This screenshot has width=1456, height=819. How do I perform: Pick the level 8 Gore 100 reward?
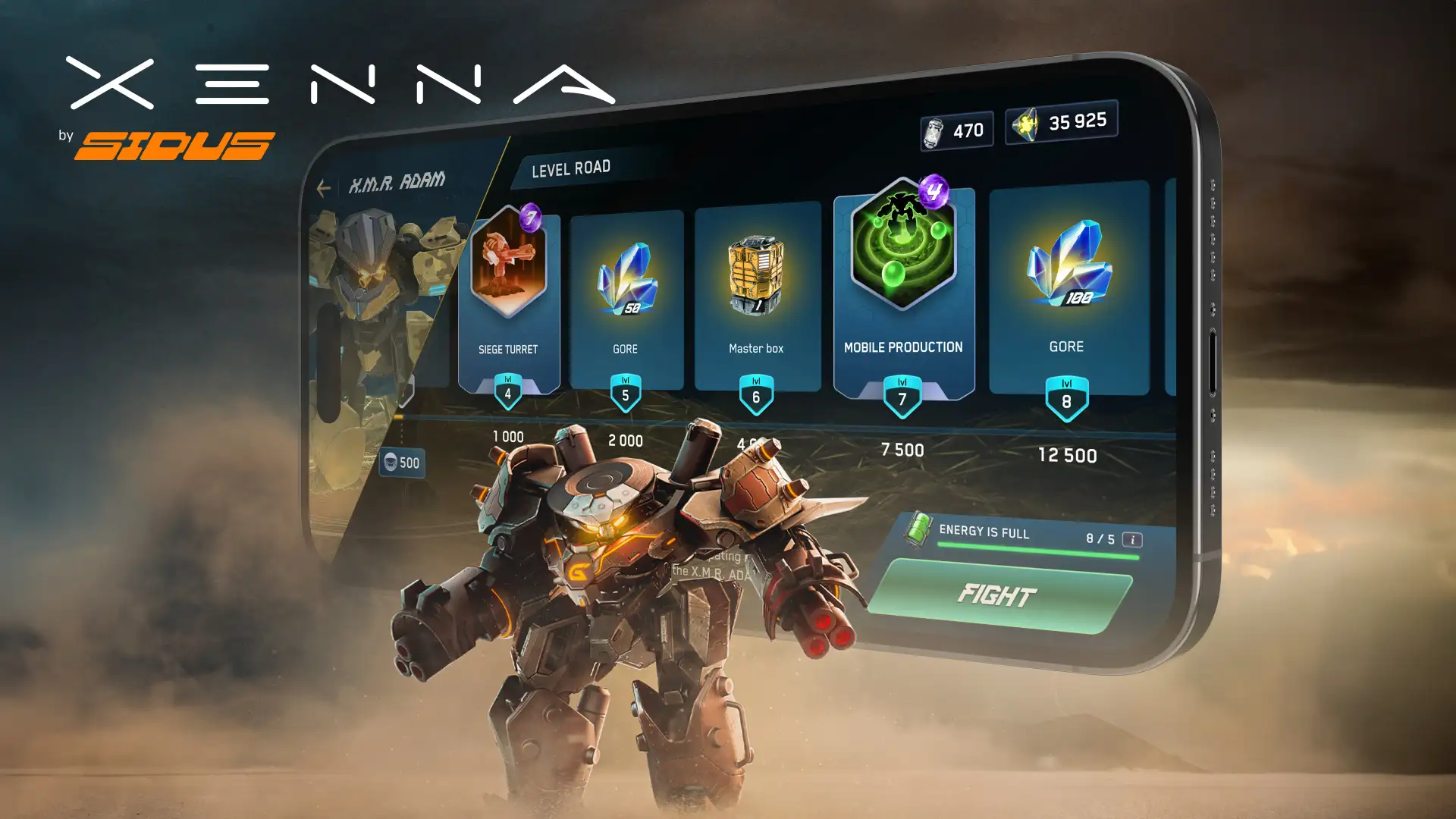point(1068,288)
